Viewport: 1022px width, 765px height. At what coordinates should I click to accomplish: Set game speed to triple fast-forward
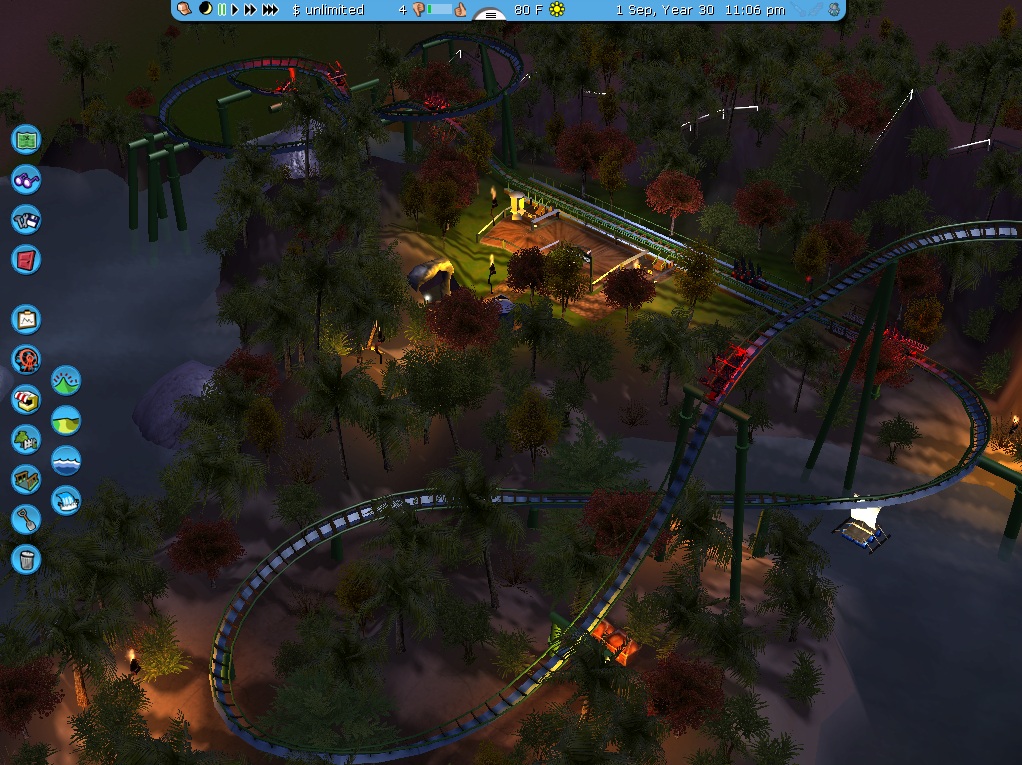[270, 10]
